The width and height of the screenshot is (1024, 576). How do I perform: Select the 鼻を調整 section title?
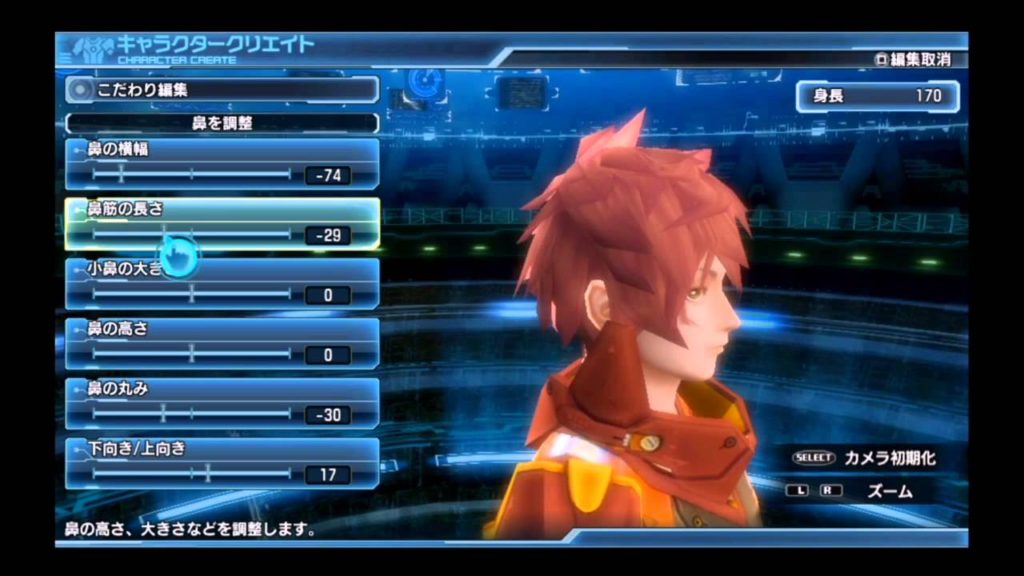(222, 124)
